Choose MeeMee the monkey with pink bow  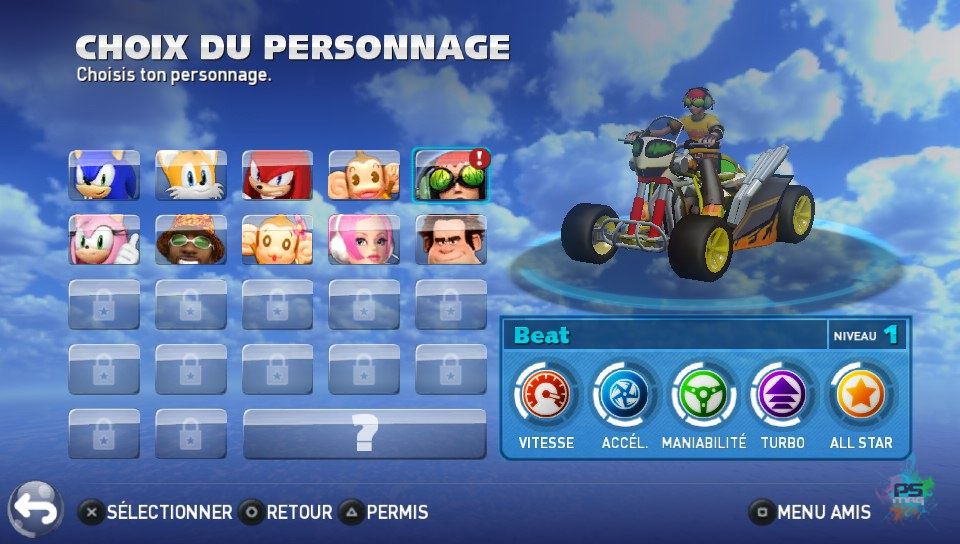[277, 240]
